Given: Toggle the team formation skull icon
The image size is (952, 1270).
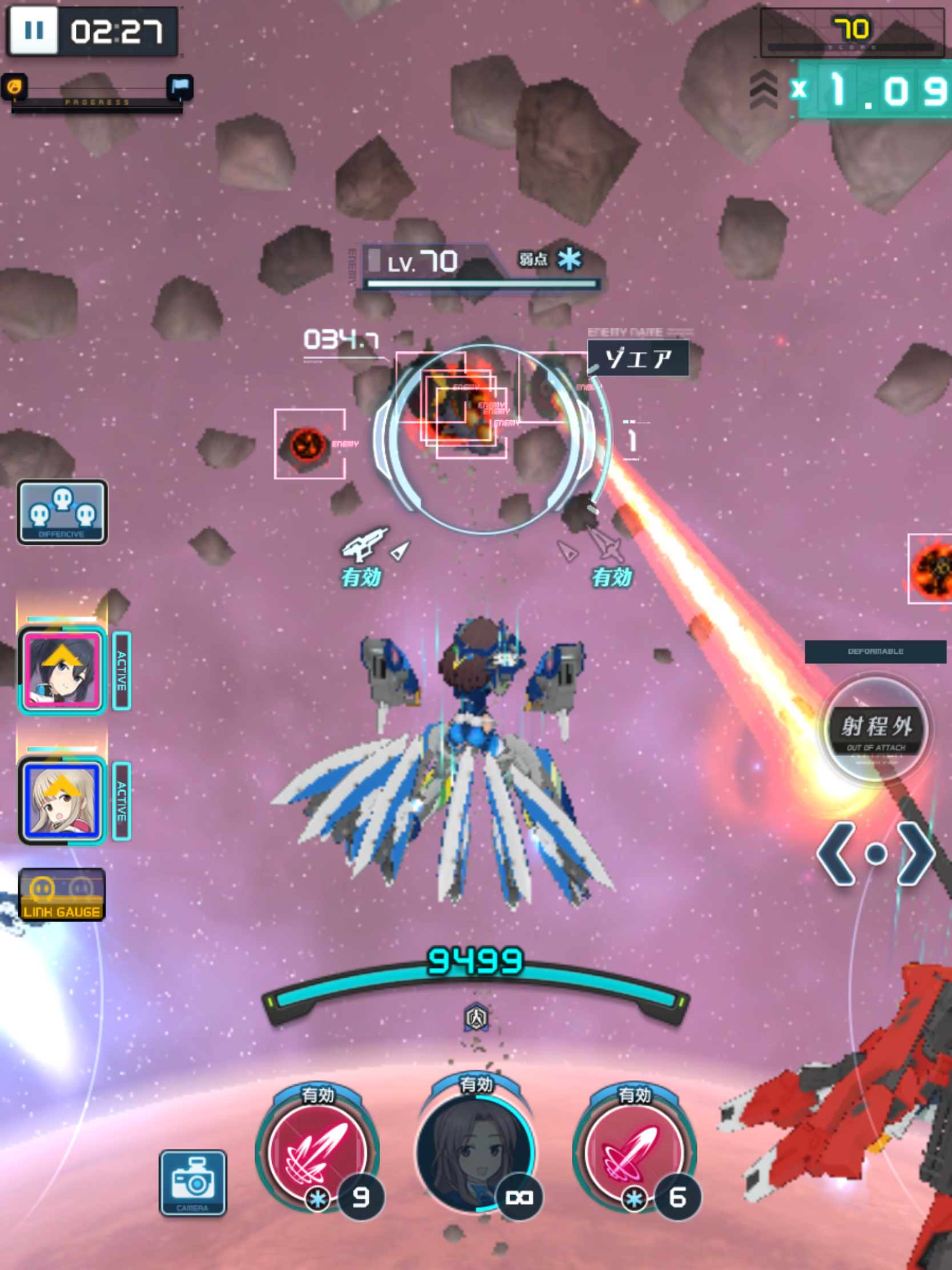Looking at the screenshot, I should point(62,512).
